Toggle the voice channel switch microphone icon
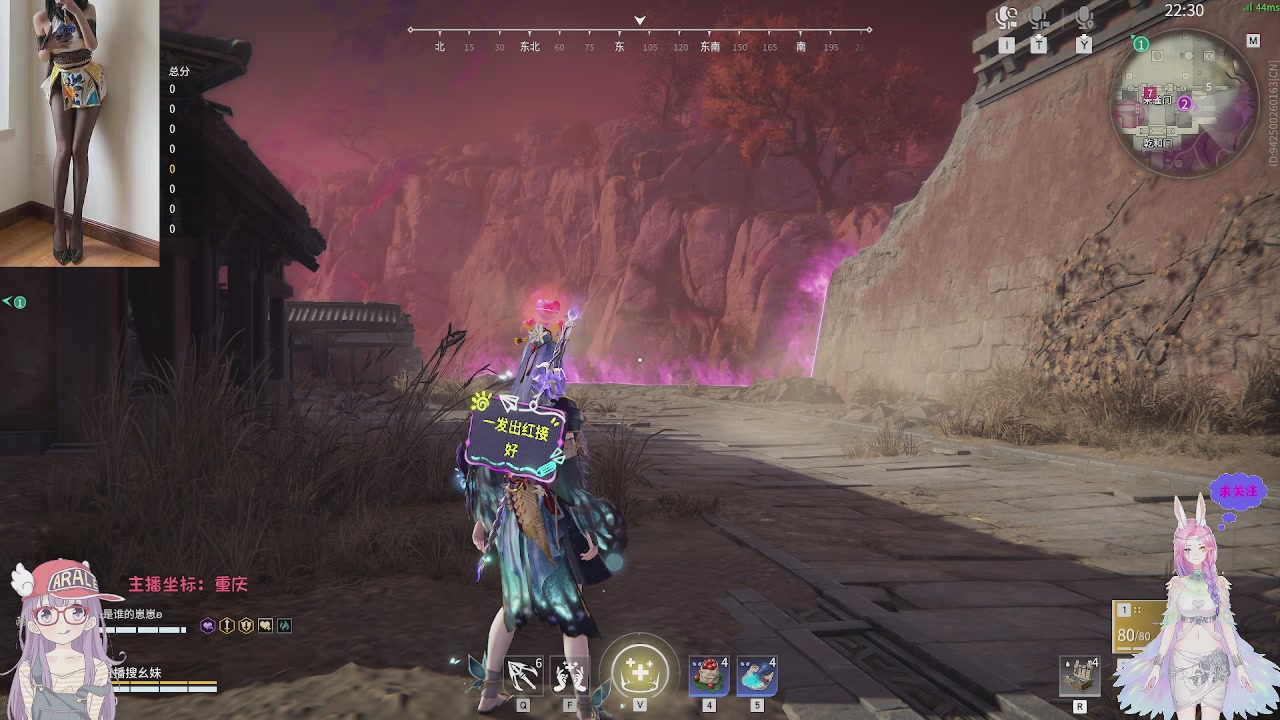1280x720 pixels. (x=1007, y=18)
